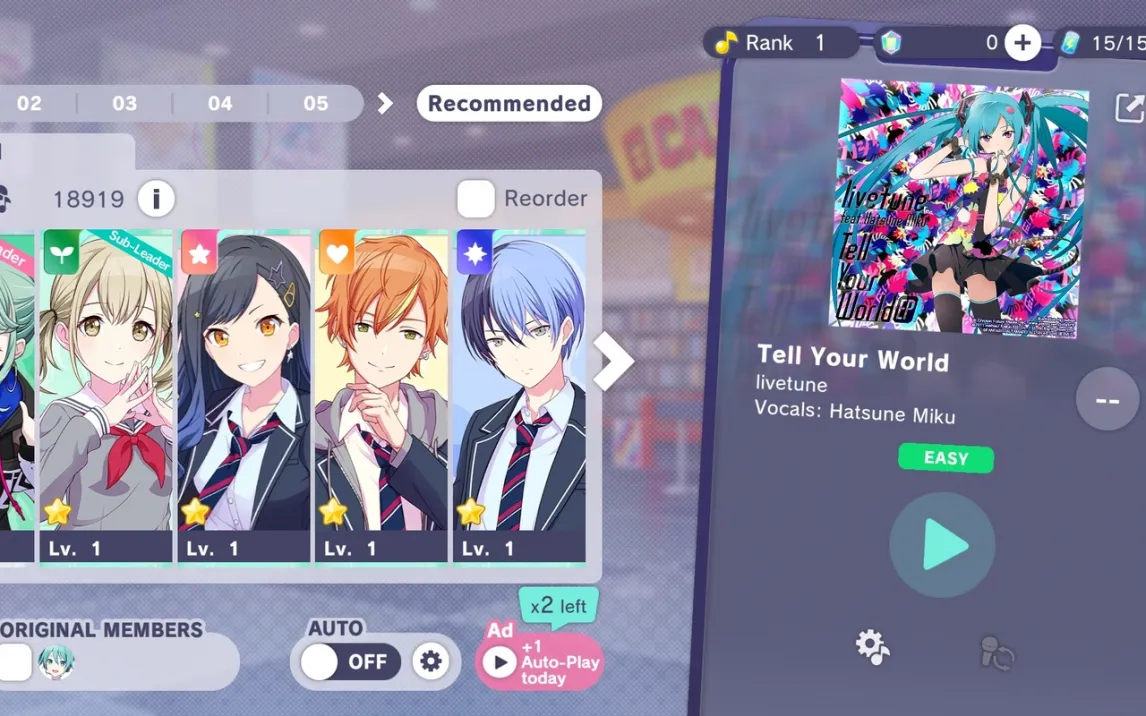Open team power info icon
1146x716 pixels.
click(x=156, y=199)
